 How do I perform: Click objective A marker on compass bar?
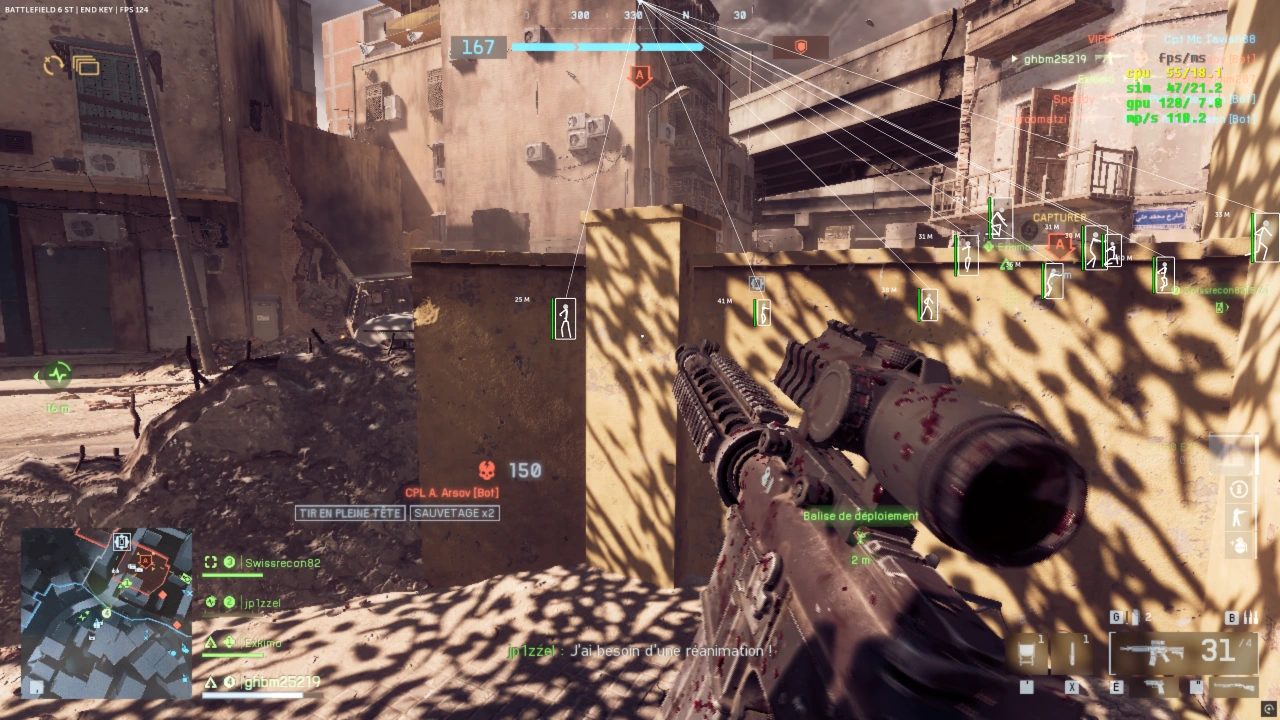tap(640, 76)
